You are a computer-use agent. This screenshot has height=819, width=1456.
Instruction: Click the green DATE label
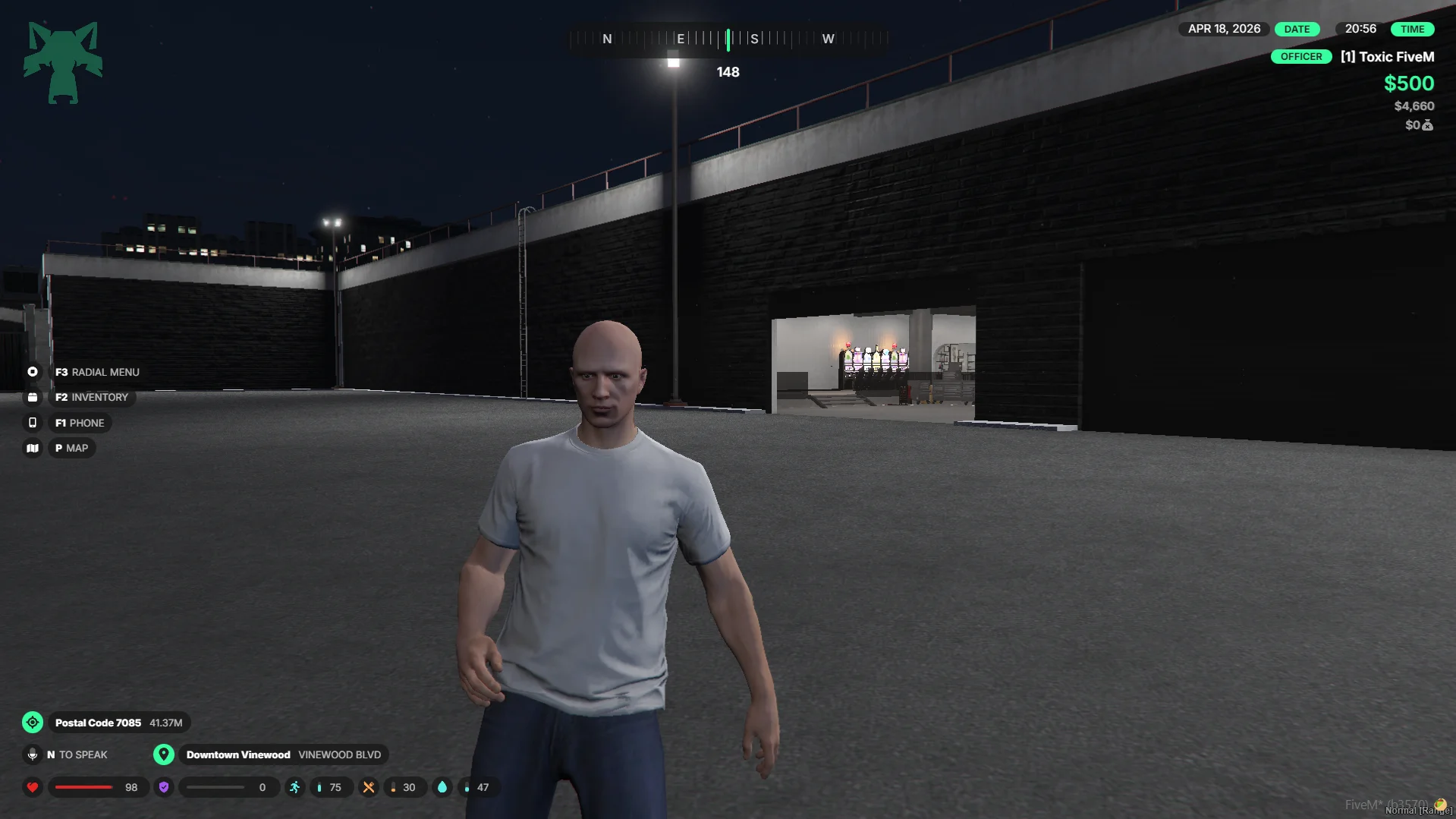pos(1297,29)
